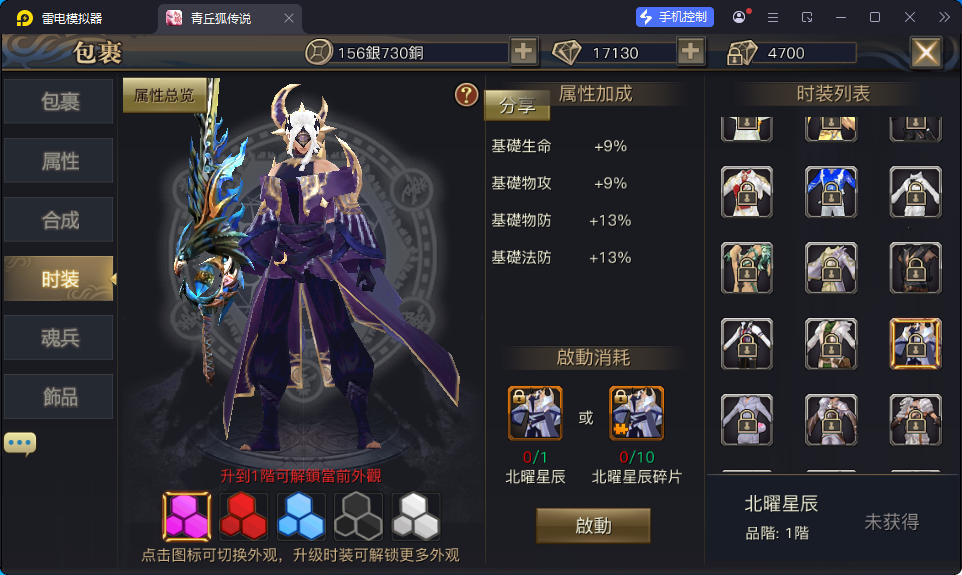
Task: Open the 属性 tab
Action: tap(59, 161)
